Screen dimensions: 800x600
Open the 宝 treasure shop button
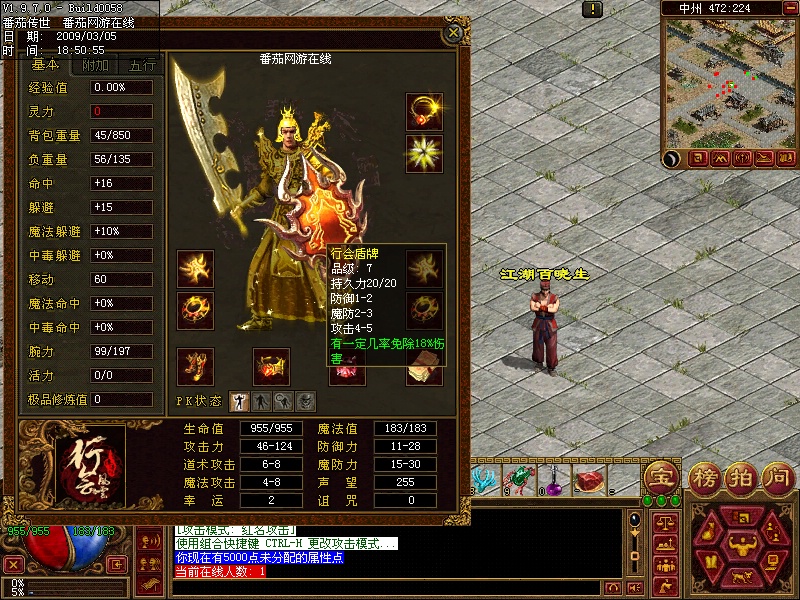[659, 476]
